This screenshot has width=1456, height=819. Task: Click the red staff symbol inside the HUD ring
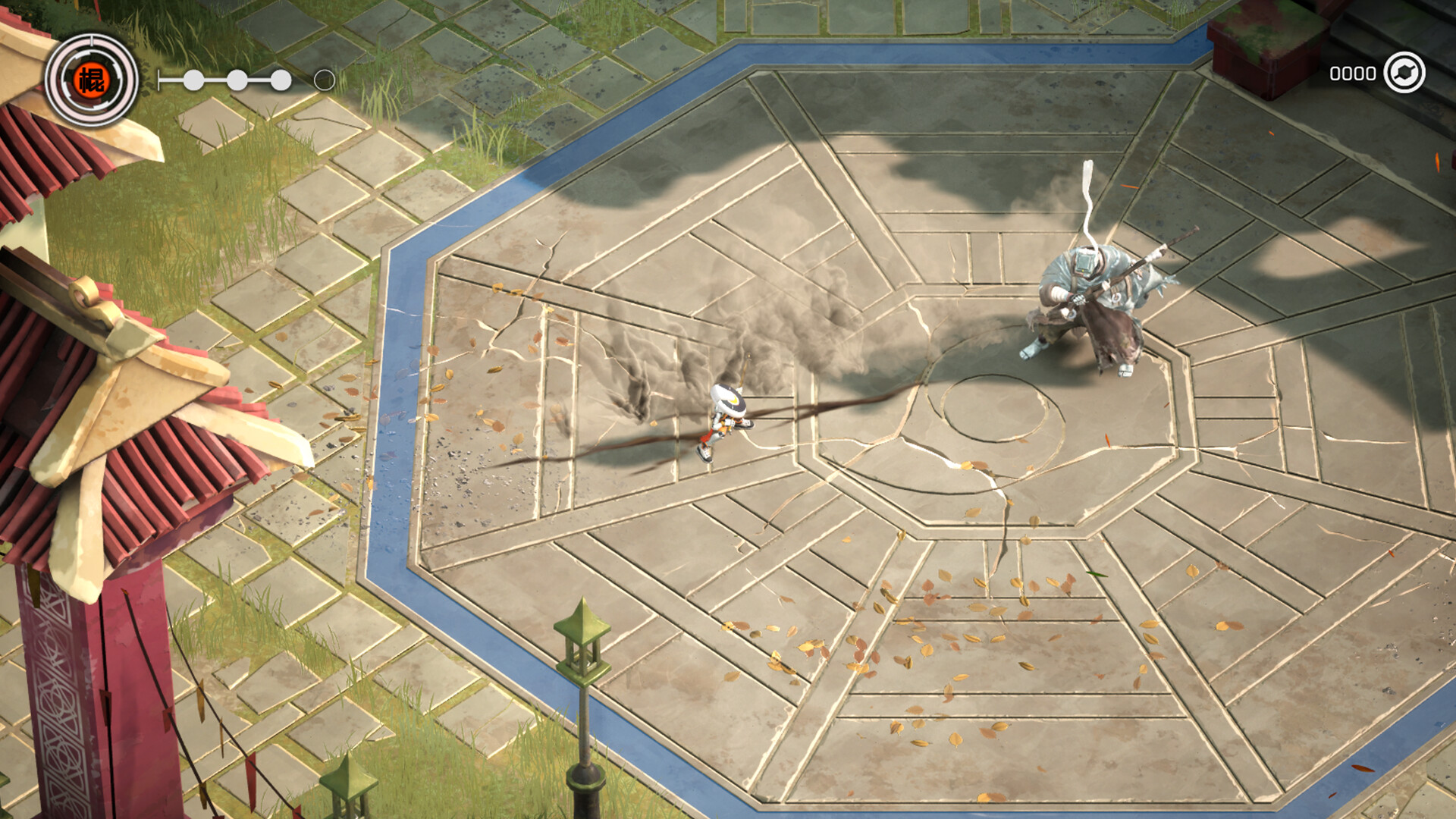click(91, 80)
